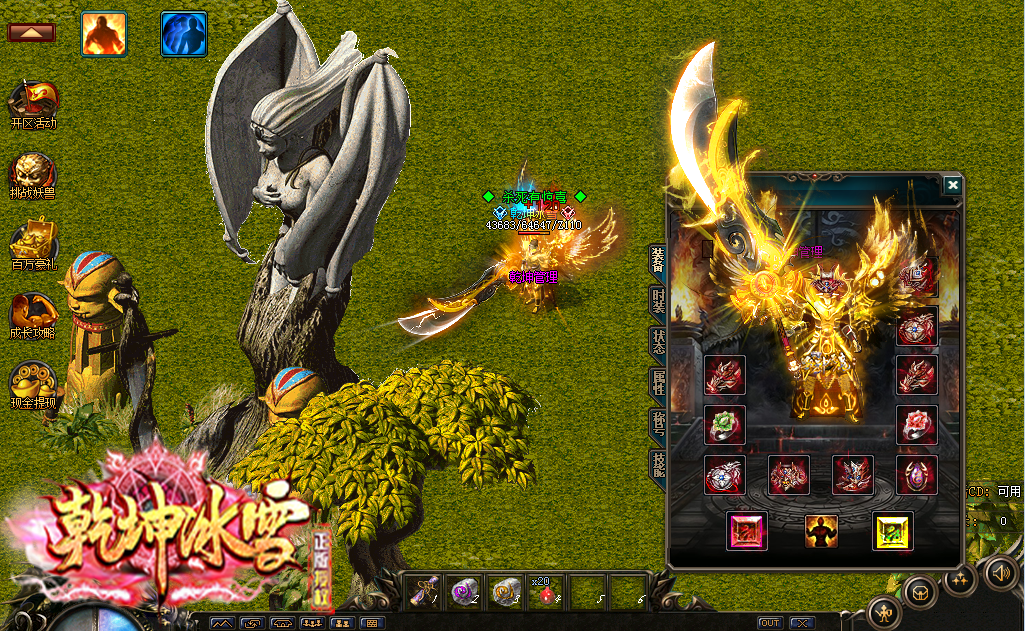Open the 成长攻略 guide icon
1025x631 pixels.
click(x=33, y=316)
